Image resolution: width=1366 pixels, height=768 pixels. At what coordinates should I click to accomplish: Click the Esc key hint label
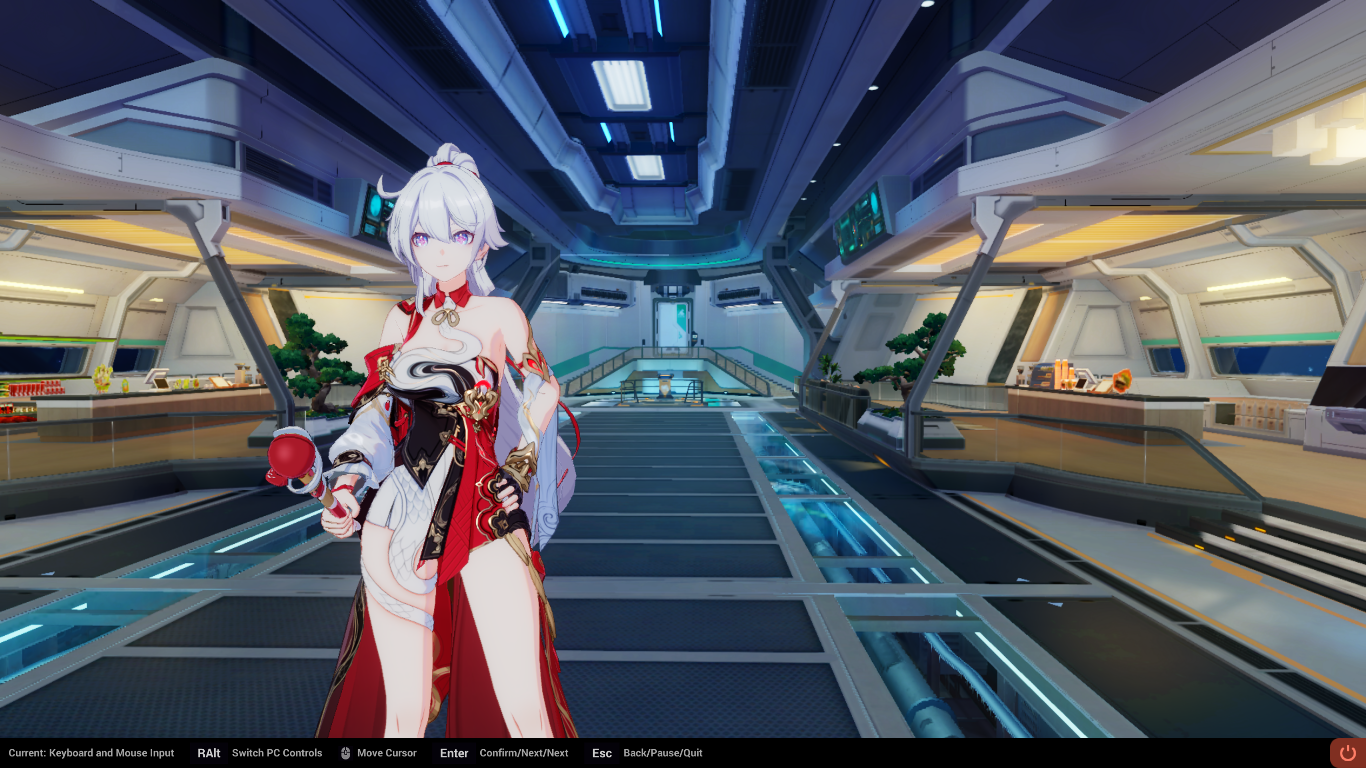(601, 753)
